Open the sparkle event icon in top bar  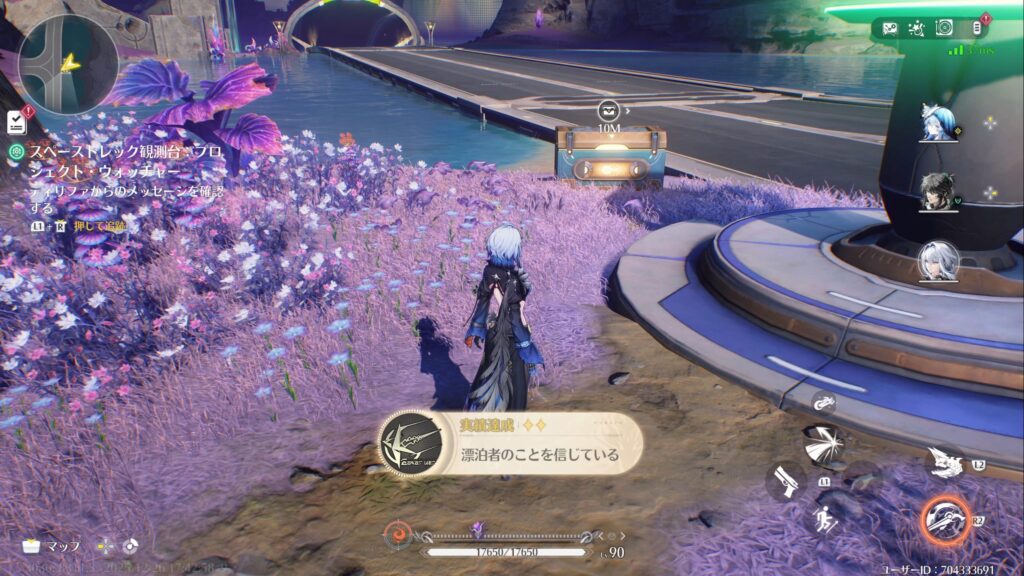pos(916,28)
